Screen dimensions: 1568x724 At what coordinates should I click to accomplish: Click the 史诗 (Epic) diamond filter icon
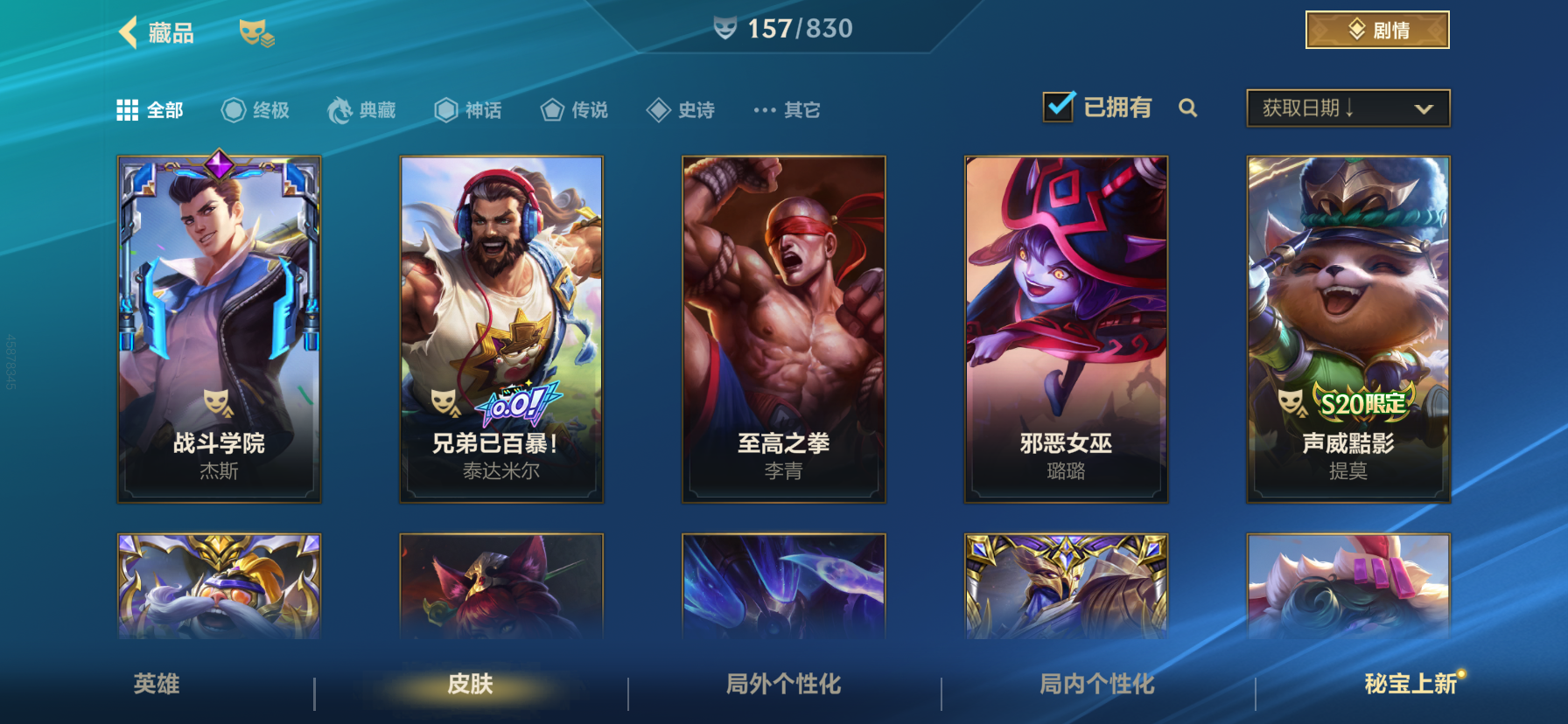pyautogui.click(x=658, y=108)
